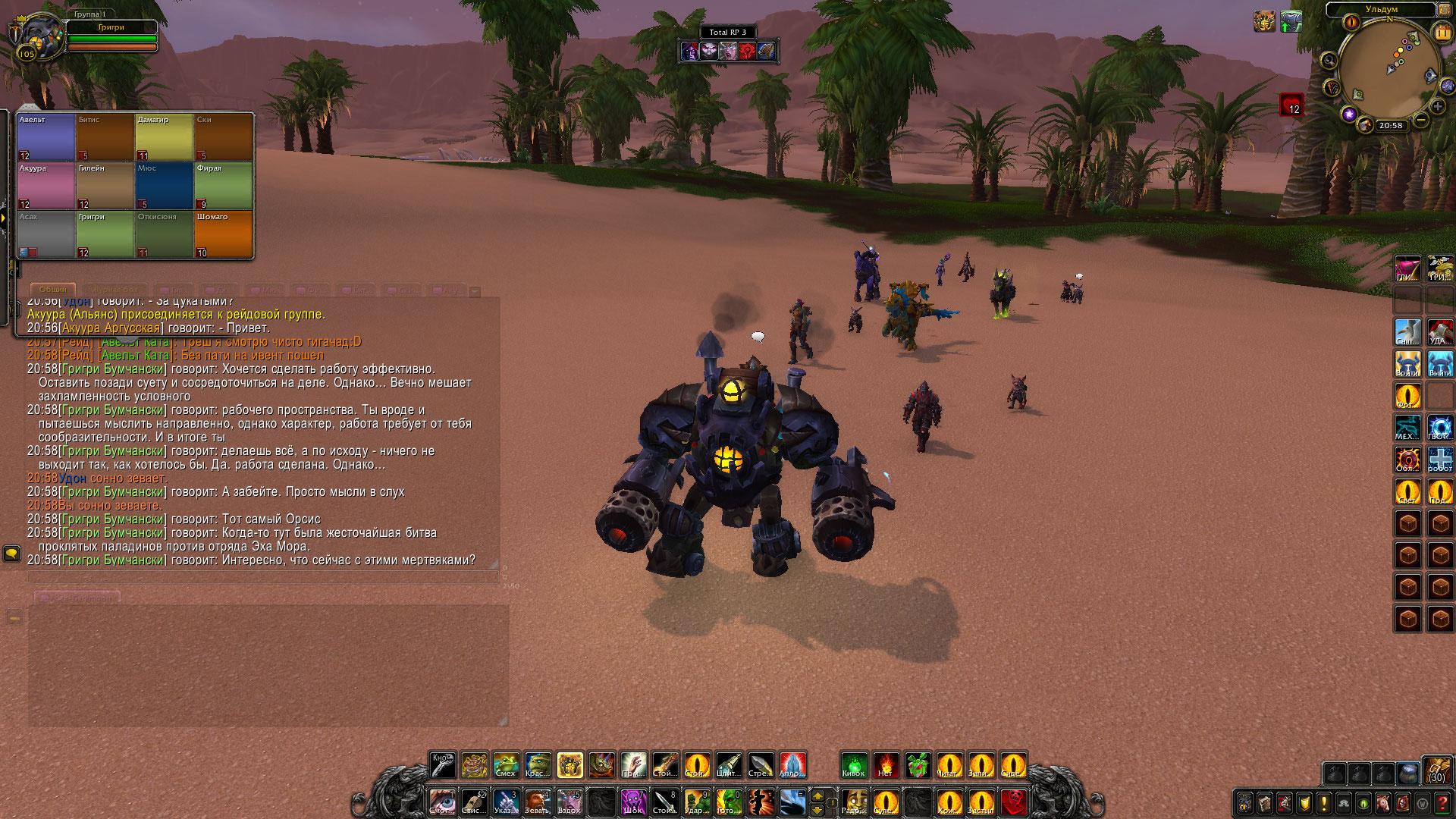
Task: Open the calendar button beside the minimap
Action: [1442, 33]
